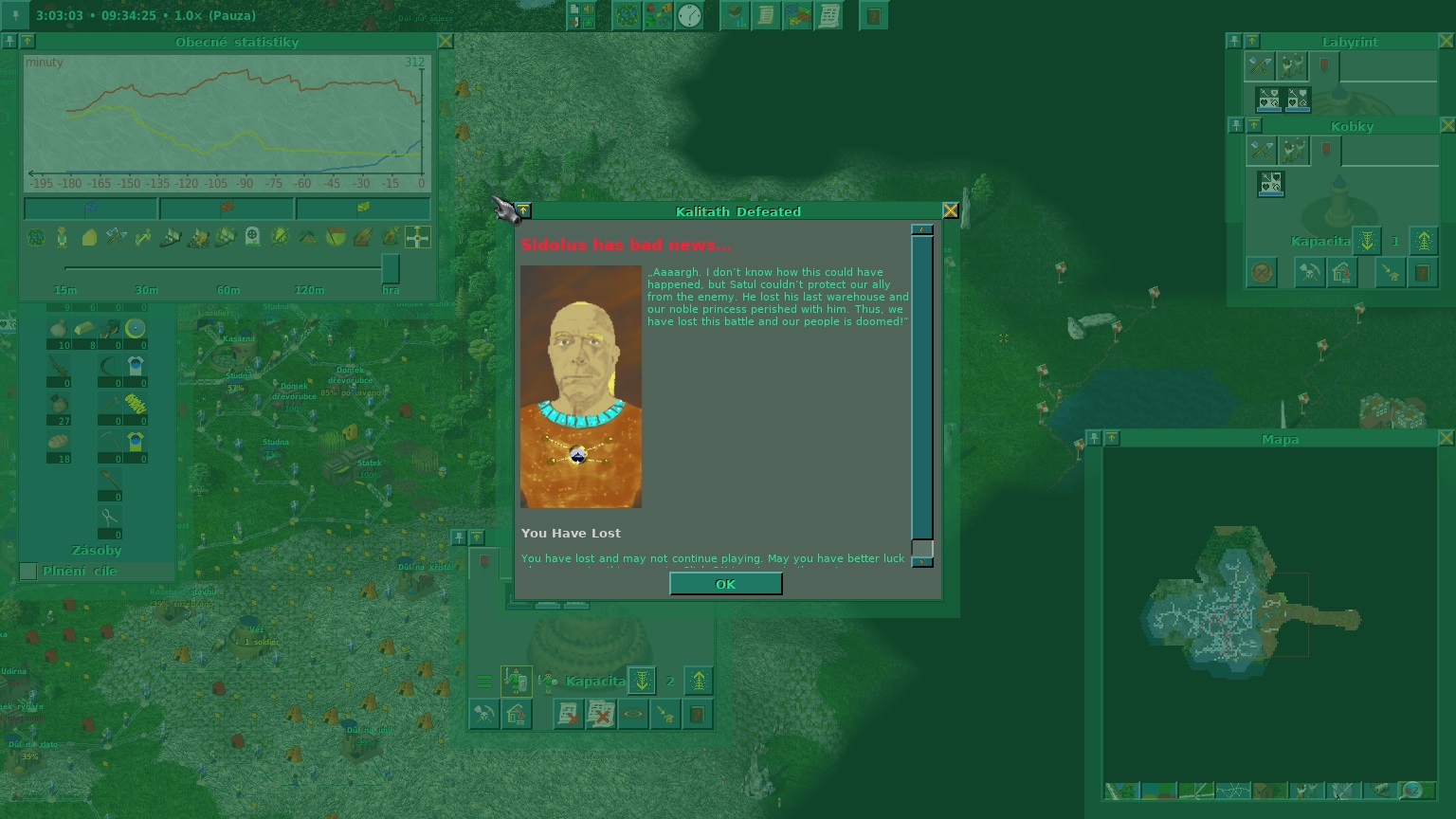Toggle the yellow player flag in statistics

(362, 208)
